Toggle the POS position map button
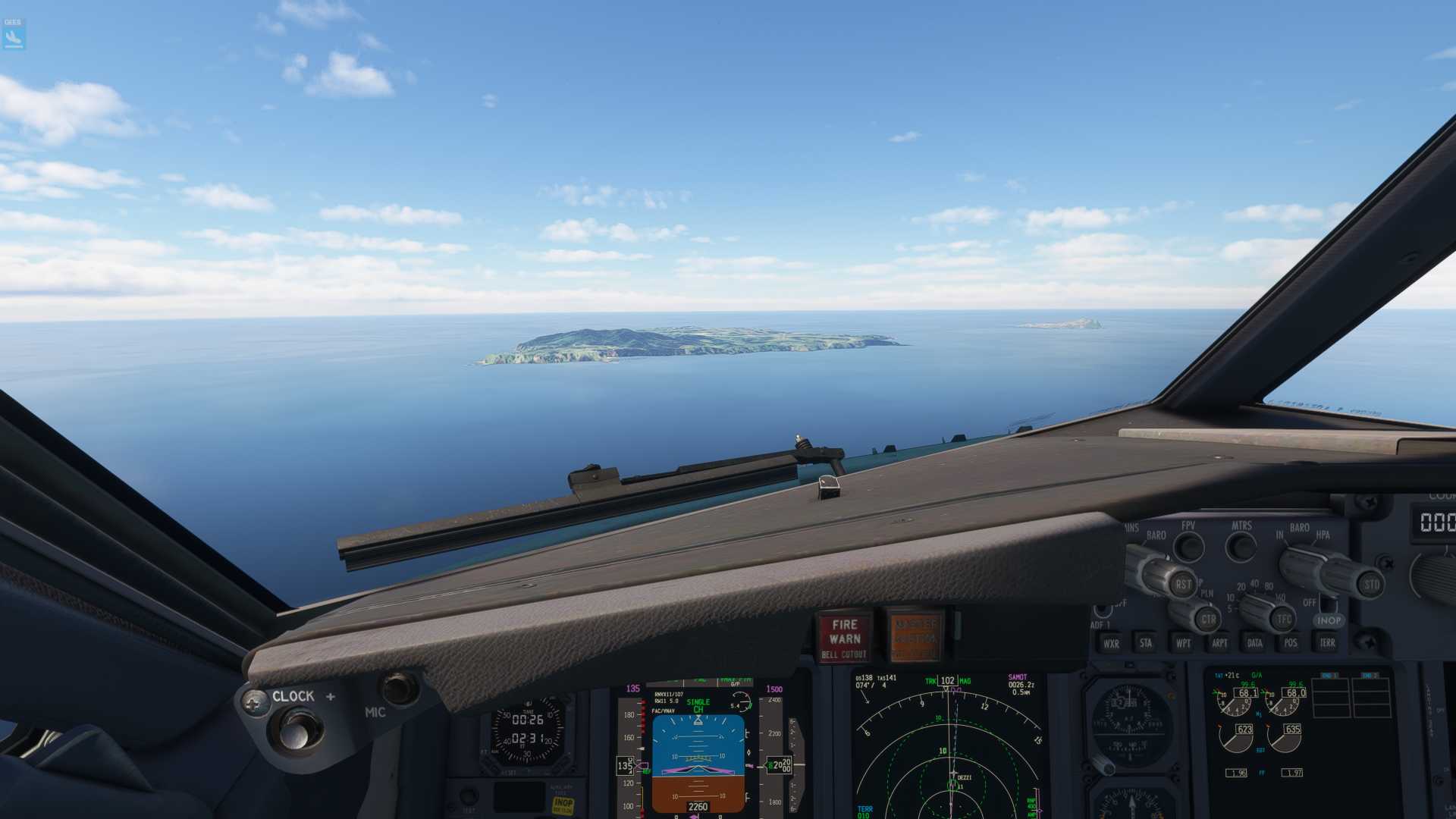Image resolution: width=1456 pixels, height=819 pixels. point(1290,644)
